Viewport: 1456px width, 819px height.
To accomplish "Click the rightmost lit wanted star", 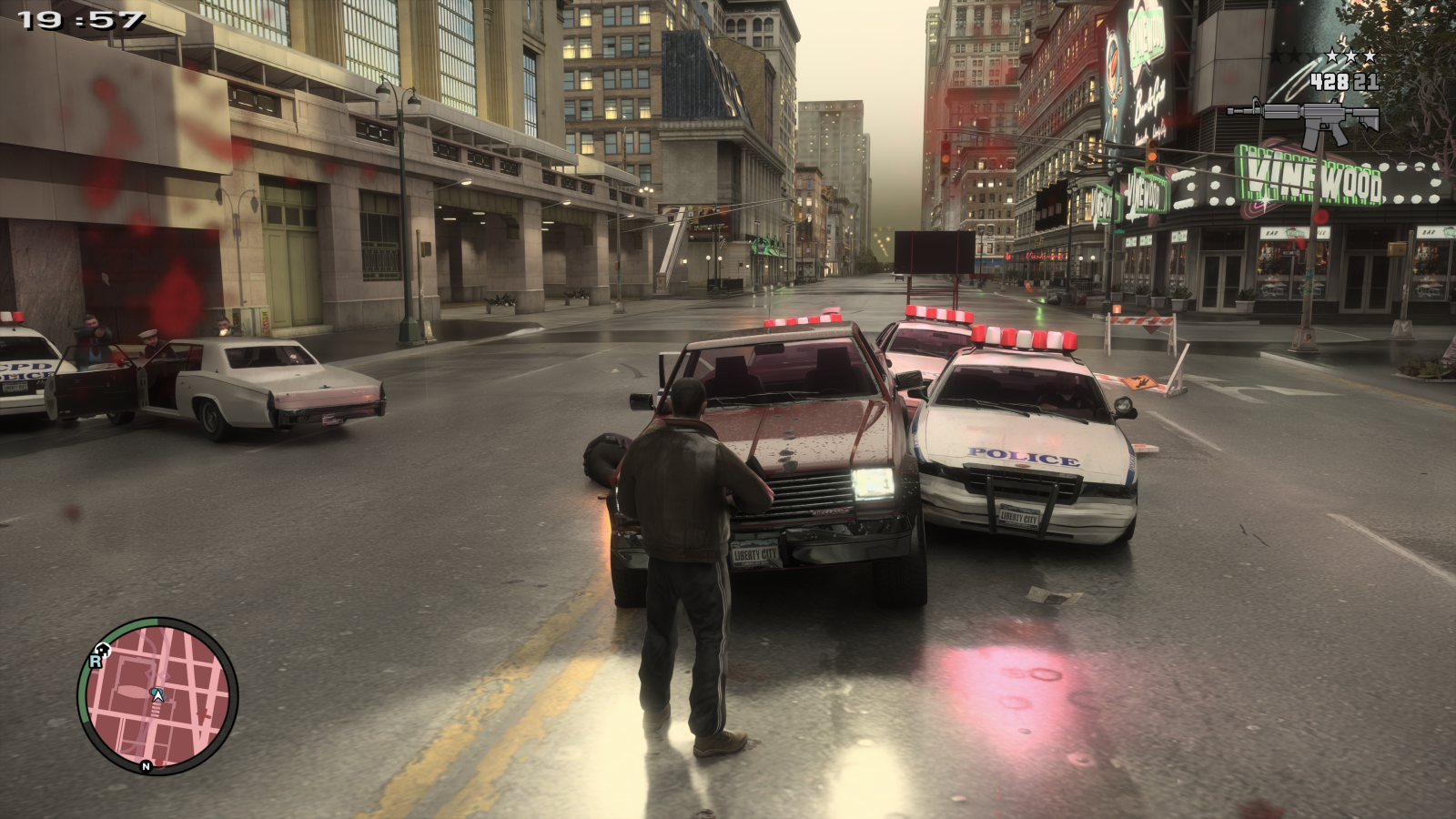I will 1370,55.
